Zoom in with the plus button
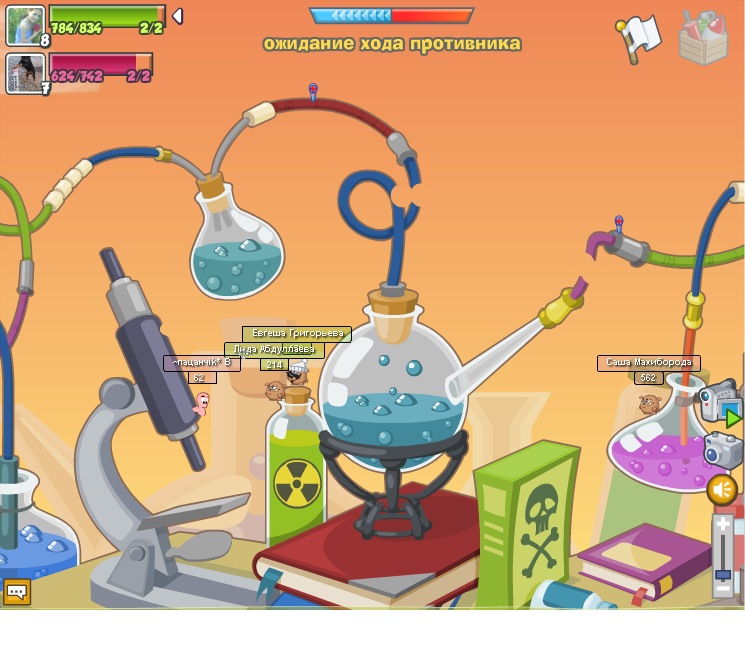 click(724, 524)
